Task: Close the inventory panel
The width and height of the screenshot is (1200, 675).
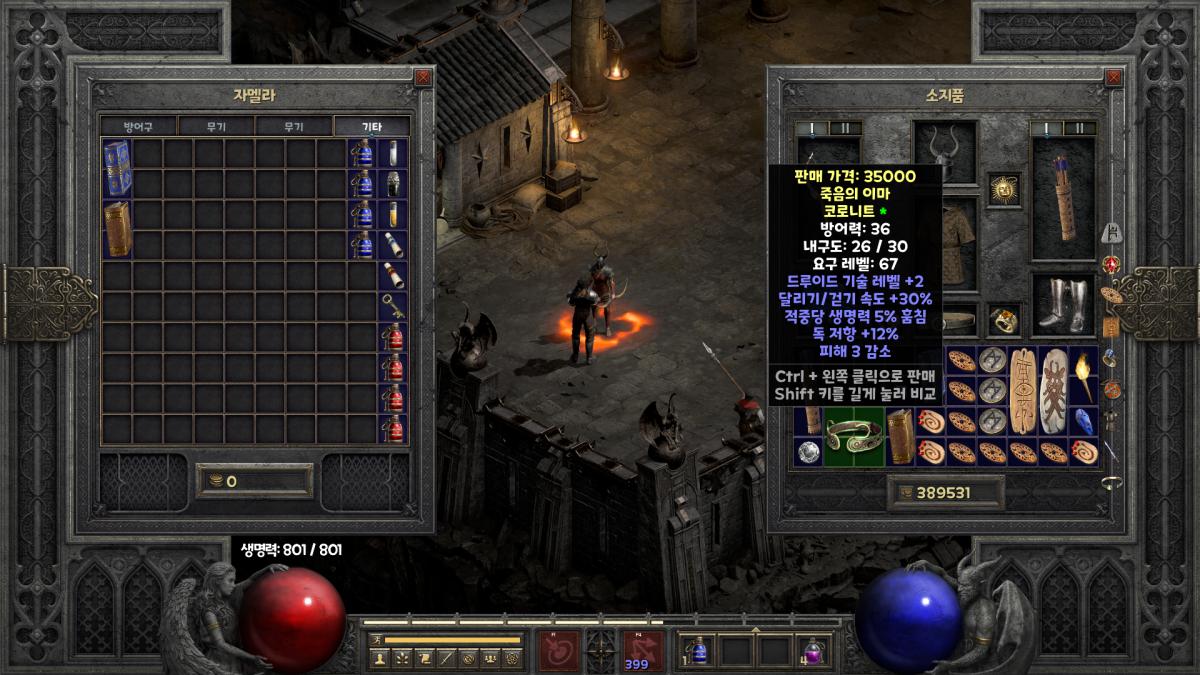Action: coord(1114,76)
